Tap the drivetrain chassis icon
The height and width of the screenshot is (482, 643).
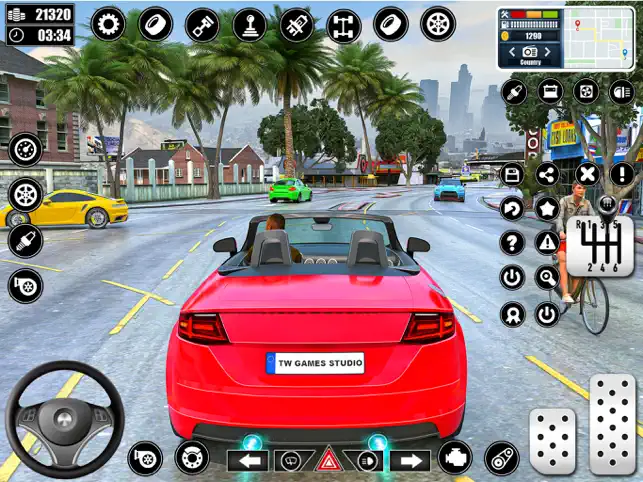click(343, 24)
